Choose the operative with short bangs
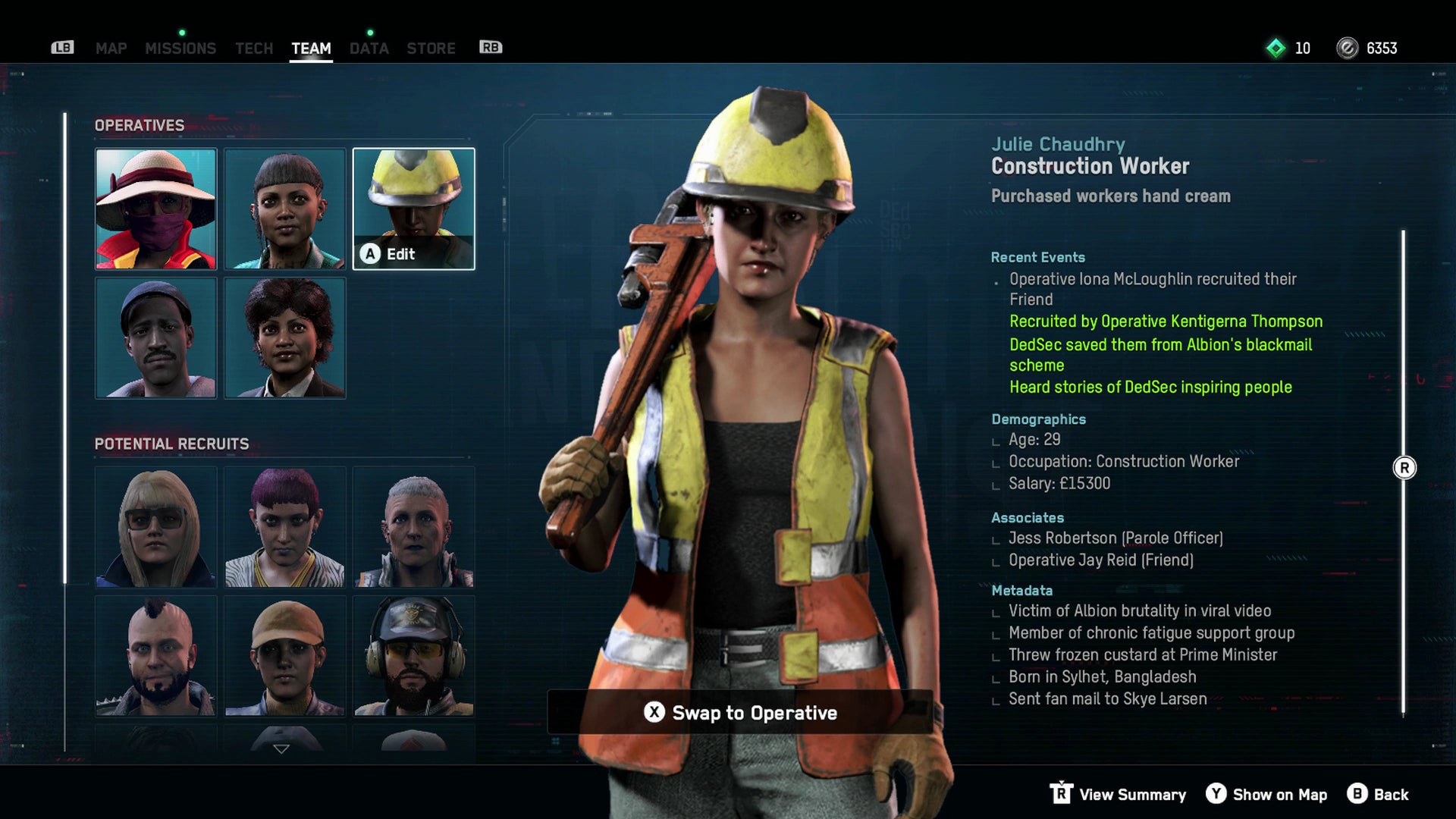Screen dimensions: 1456x819 284,209
